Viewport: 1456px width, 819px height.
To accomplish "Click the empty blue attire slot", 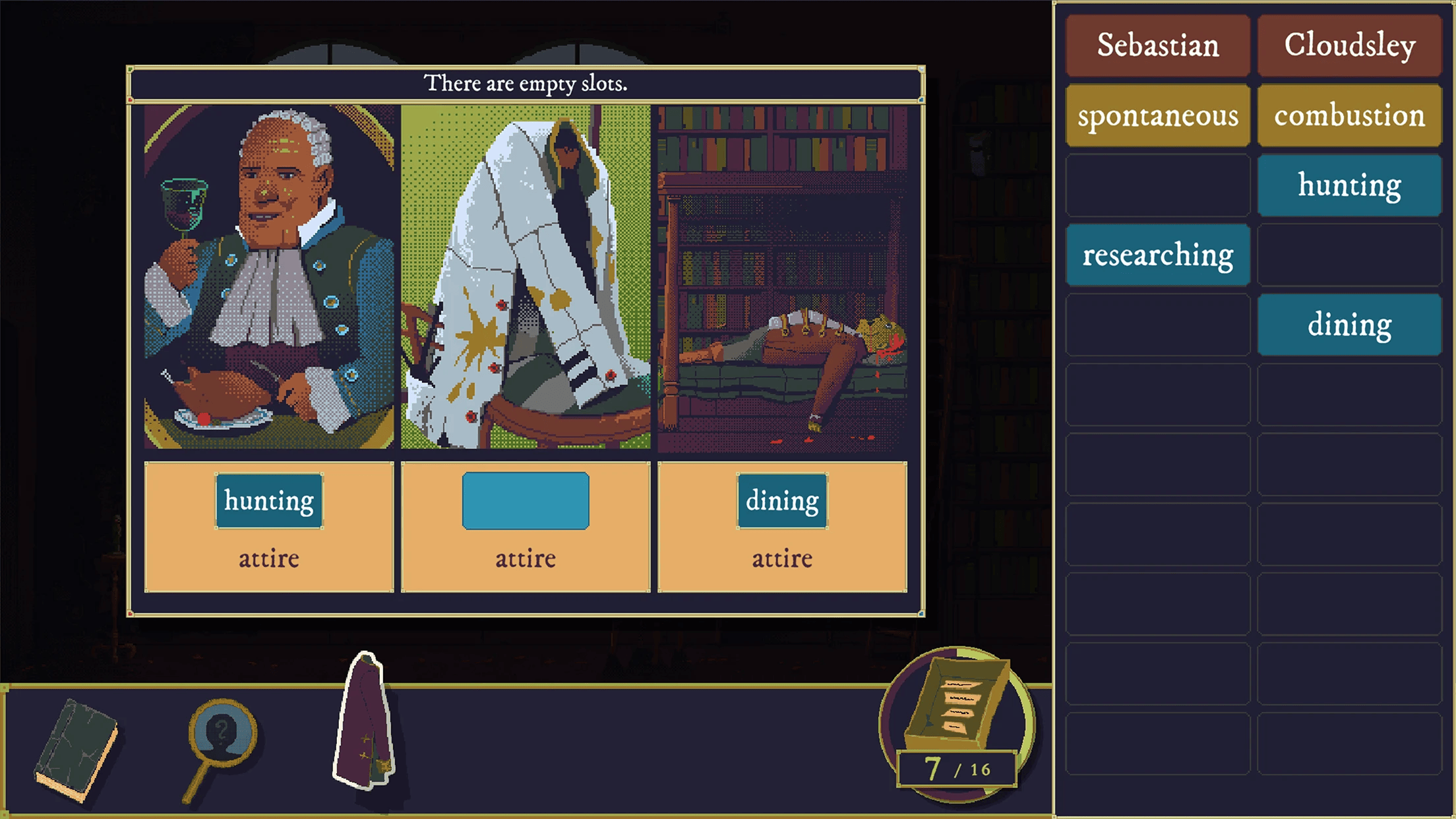I will [x=526, y=501].
